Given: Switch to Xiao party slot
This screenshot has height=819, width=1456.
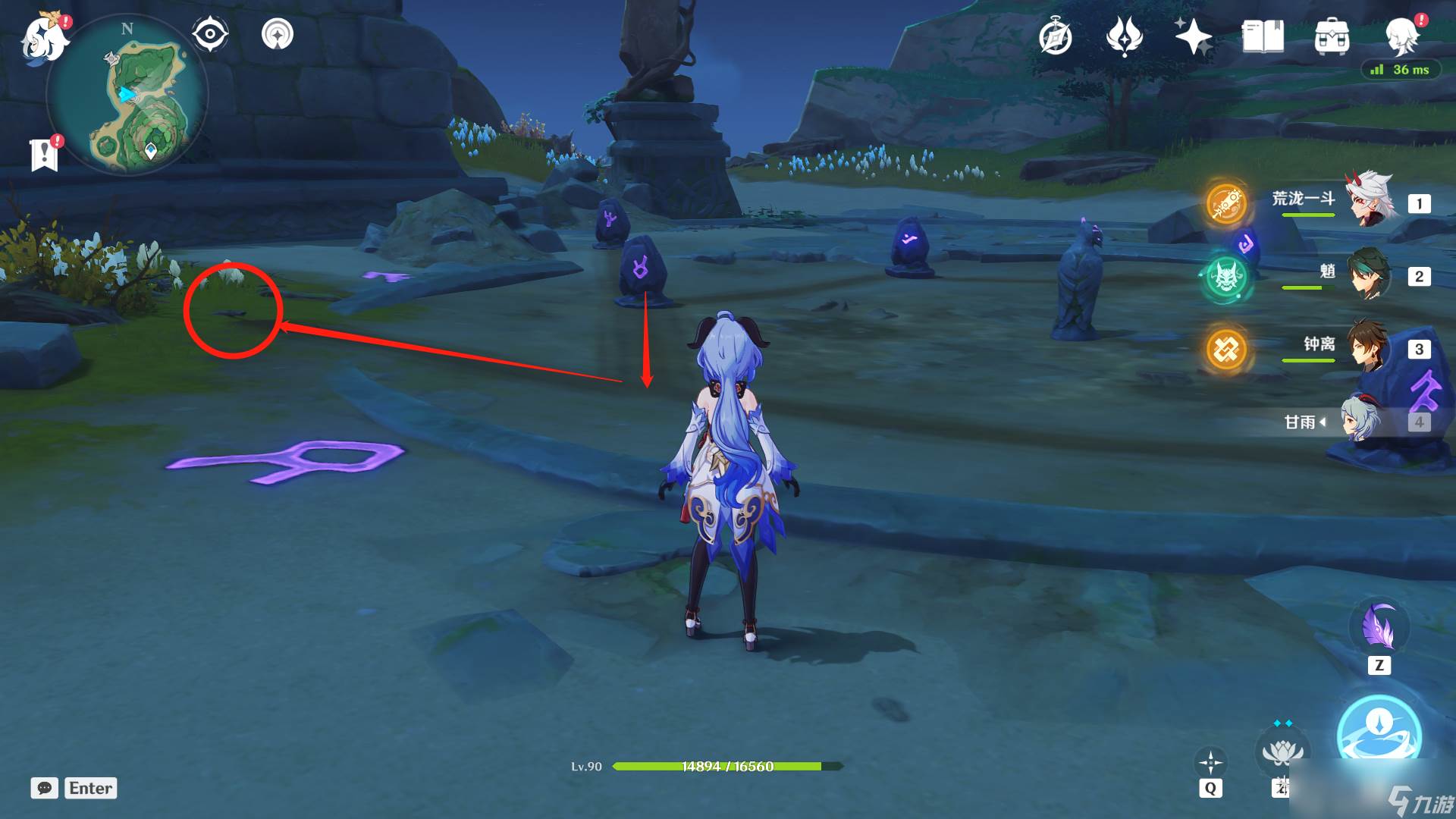Looking at the screenshot, I should click(x=1371, y=275).
